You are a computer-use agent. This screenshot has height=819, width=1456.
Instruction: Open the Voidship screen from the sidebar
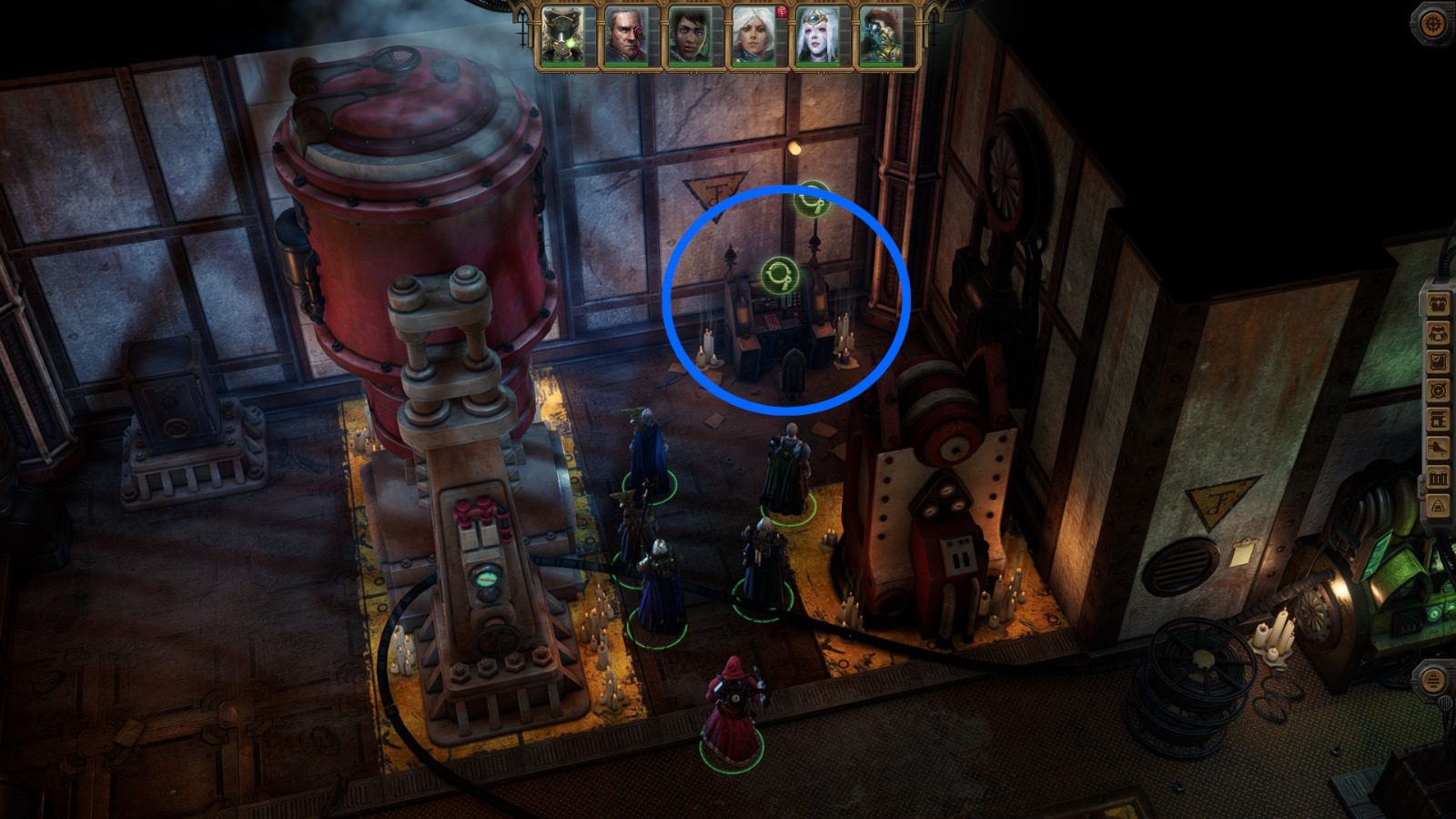pyautogui.click(x=1438, y=447)
